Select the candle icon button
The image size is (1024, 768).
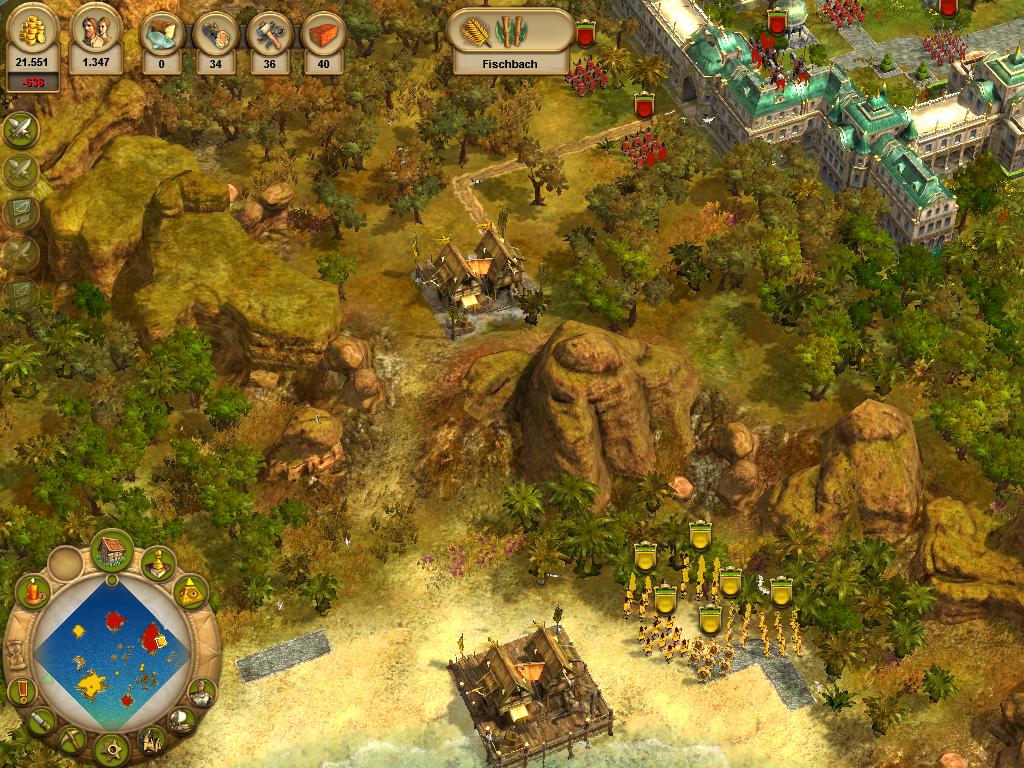tap(33, 592)
